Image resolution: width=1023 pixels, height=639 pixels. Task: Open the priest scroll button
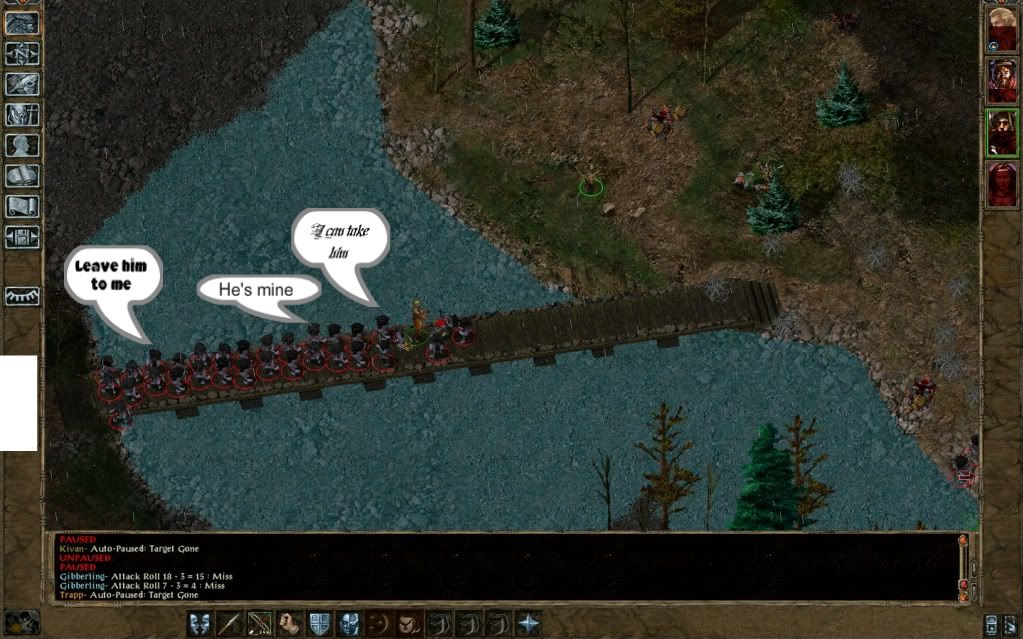click(23, 207)
